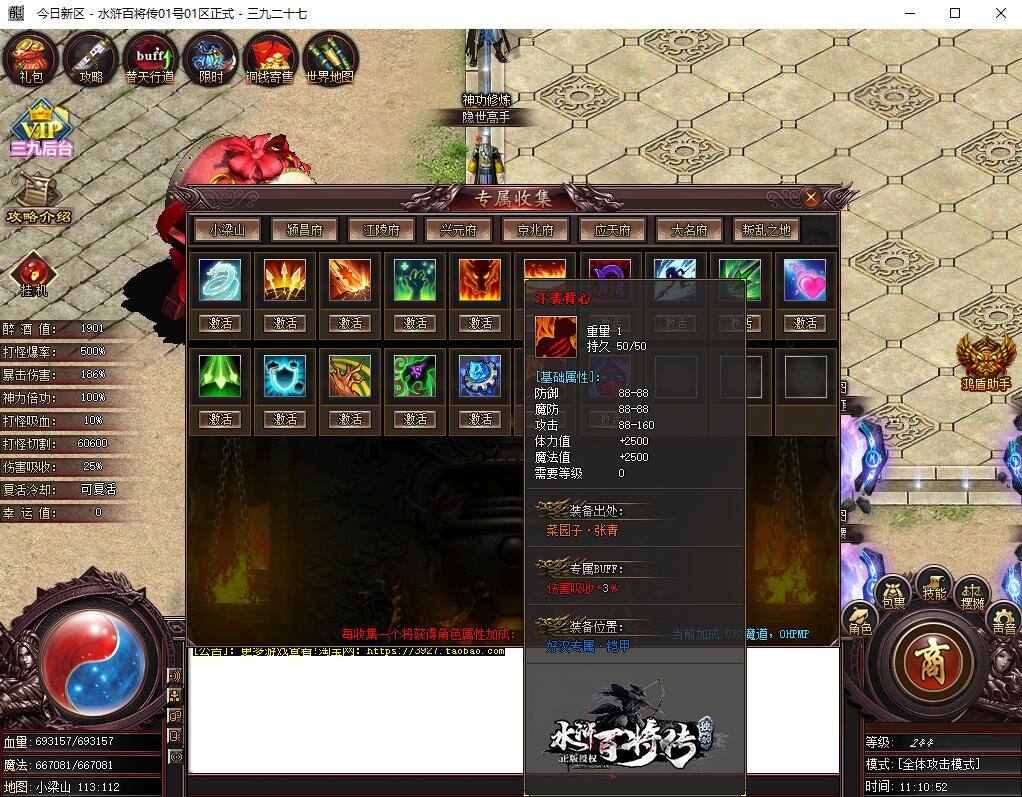Toggle 挂机 auto-battle
The height and width of the screenshot is (797, 1022).
click(34, 273)
